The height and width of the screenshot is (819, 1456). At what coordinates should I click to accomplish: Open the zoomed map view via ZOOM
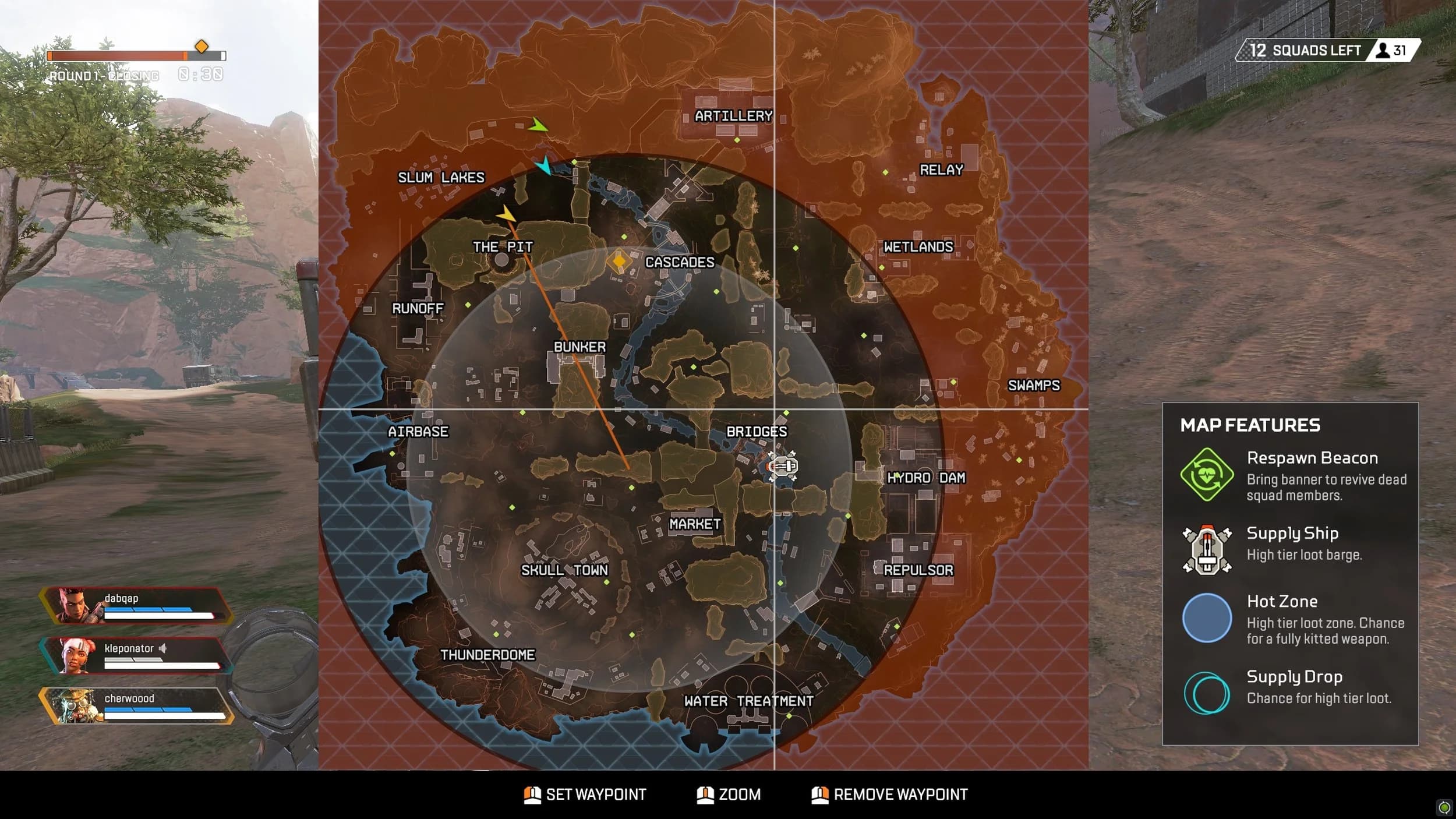[x=729, y=794]
